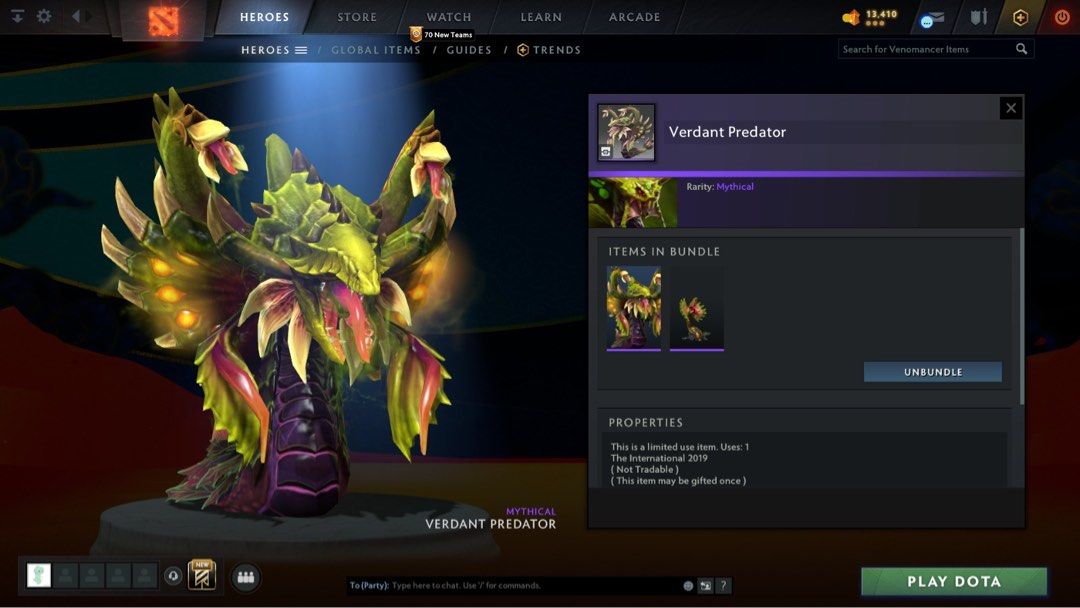Open the settings gear icon
1080x608 pixels.
pyautogui.click(x=44, y=16)
